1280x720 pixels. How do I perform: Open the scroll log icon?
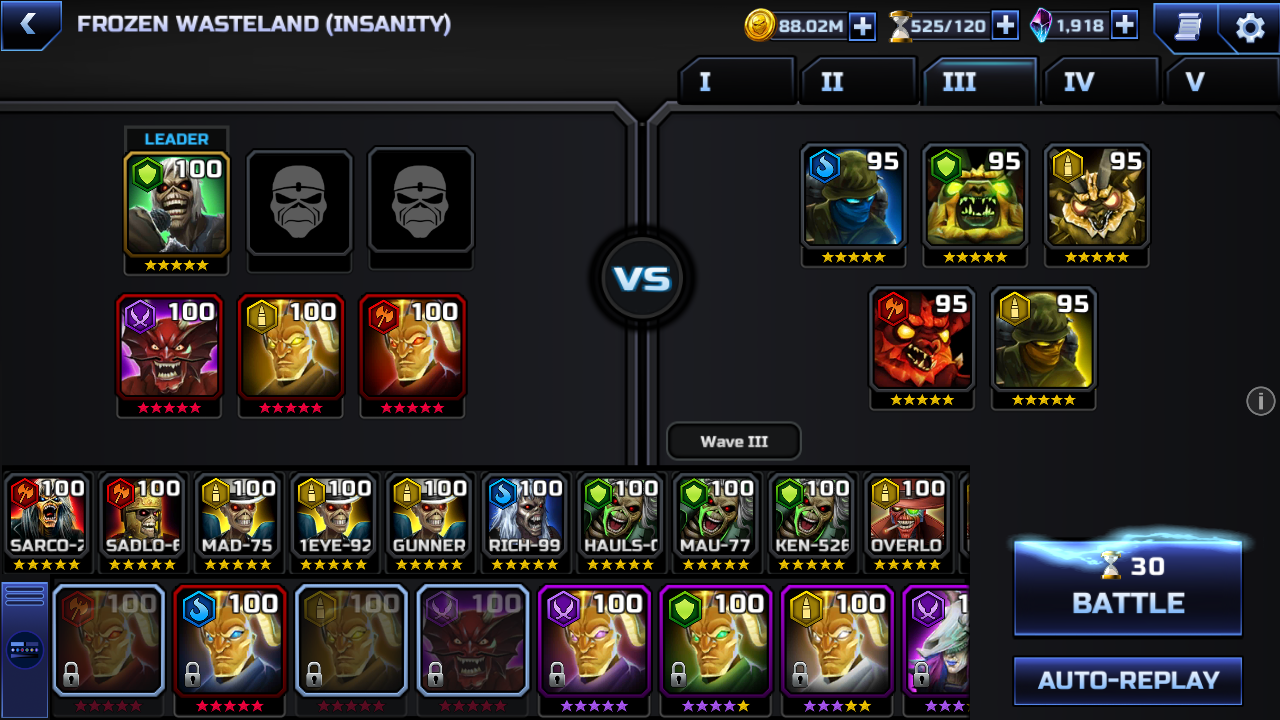pyautogui.click(x=1187, y=27)
